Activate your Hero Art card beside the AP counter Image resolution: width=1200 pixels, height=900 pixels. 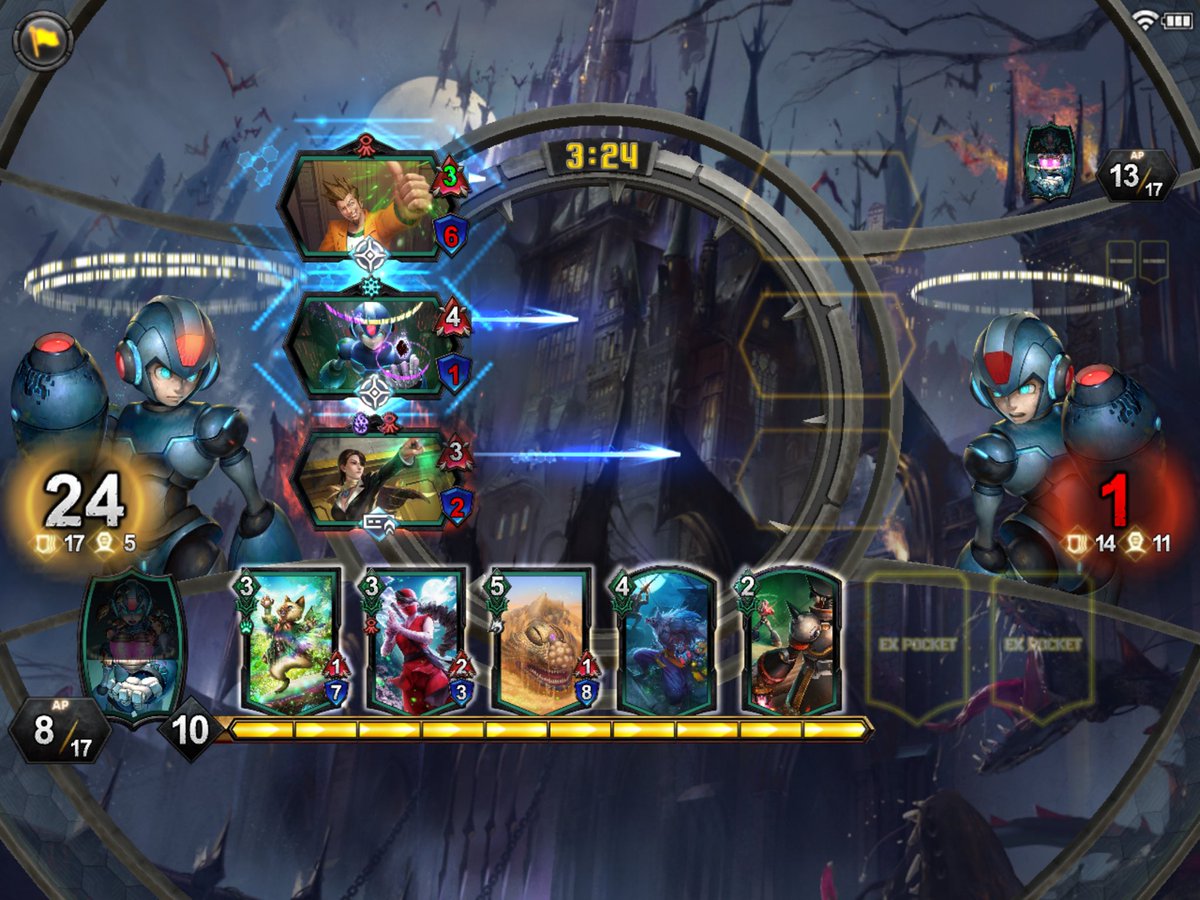tap(132, 646)
